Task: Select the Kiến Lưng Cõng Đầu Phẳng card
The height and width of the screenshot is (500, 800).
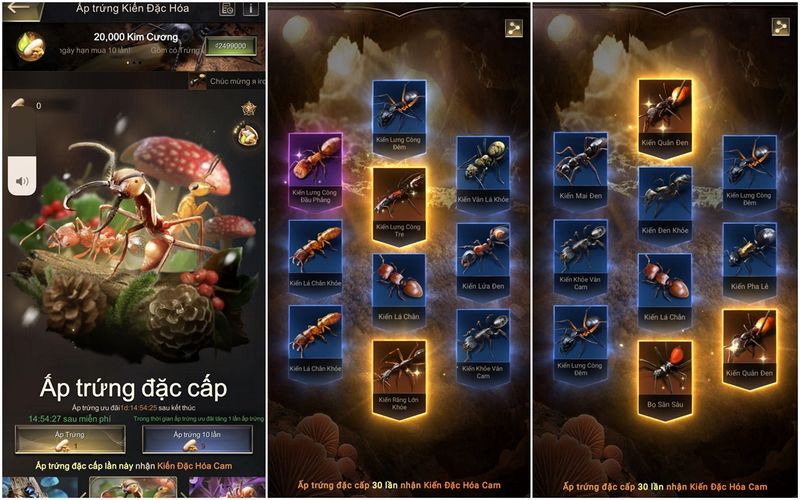Action: [316, 169]
